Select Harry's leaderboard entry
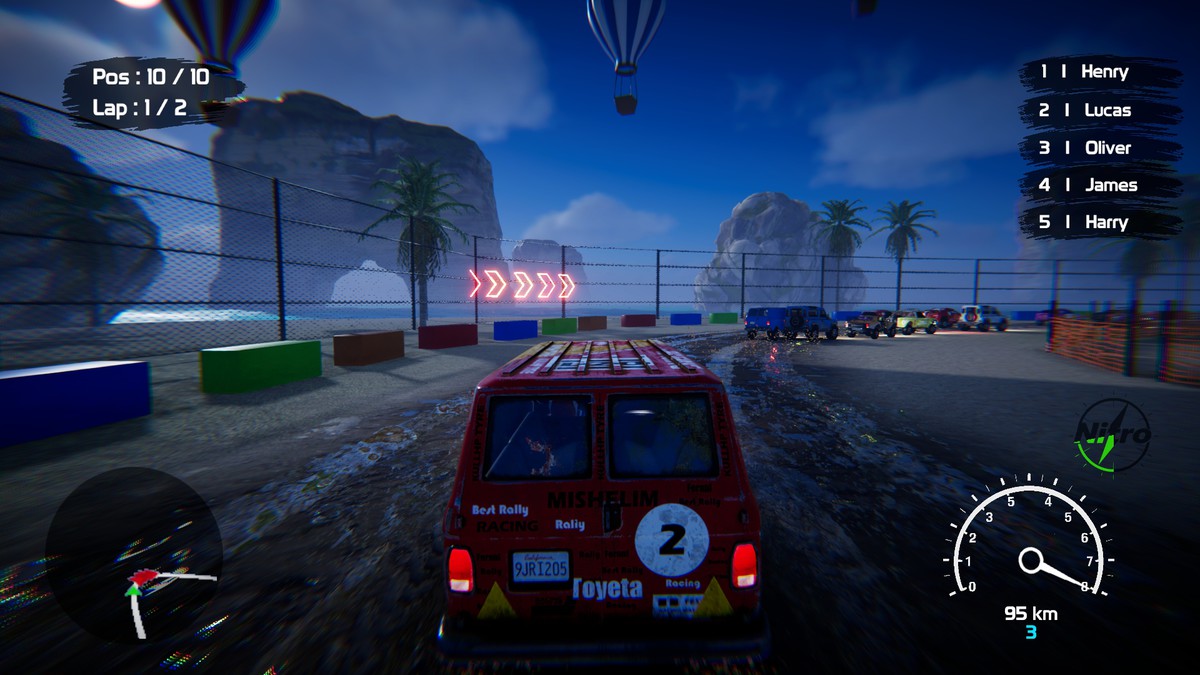1200x675 pixels. click(1099, 222)
